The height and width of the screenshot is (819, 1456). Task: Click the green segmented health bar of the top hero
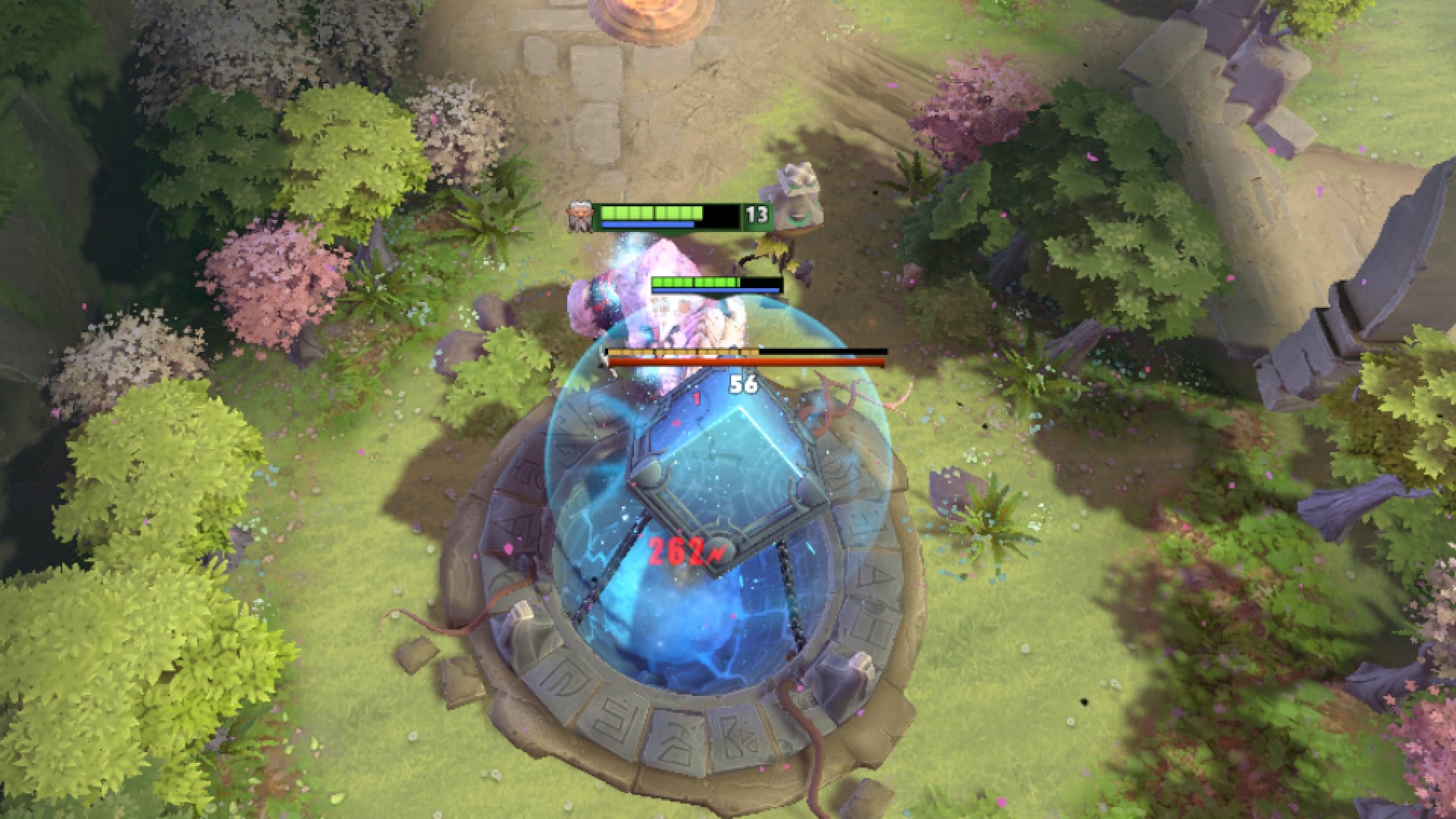point(652,213)
